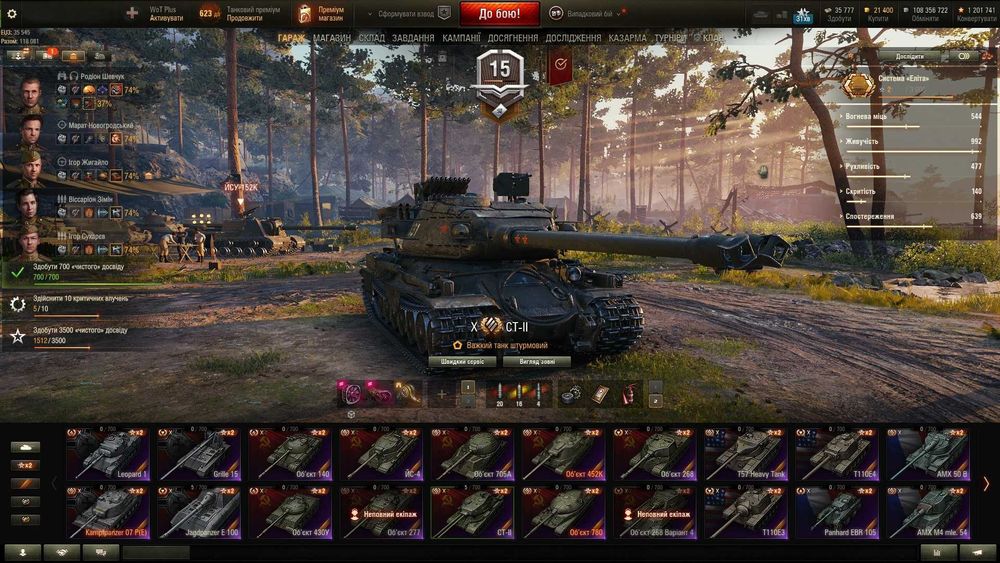Go to the ЗАВДАННЯ tab

tap(413, 38)
